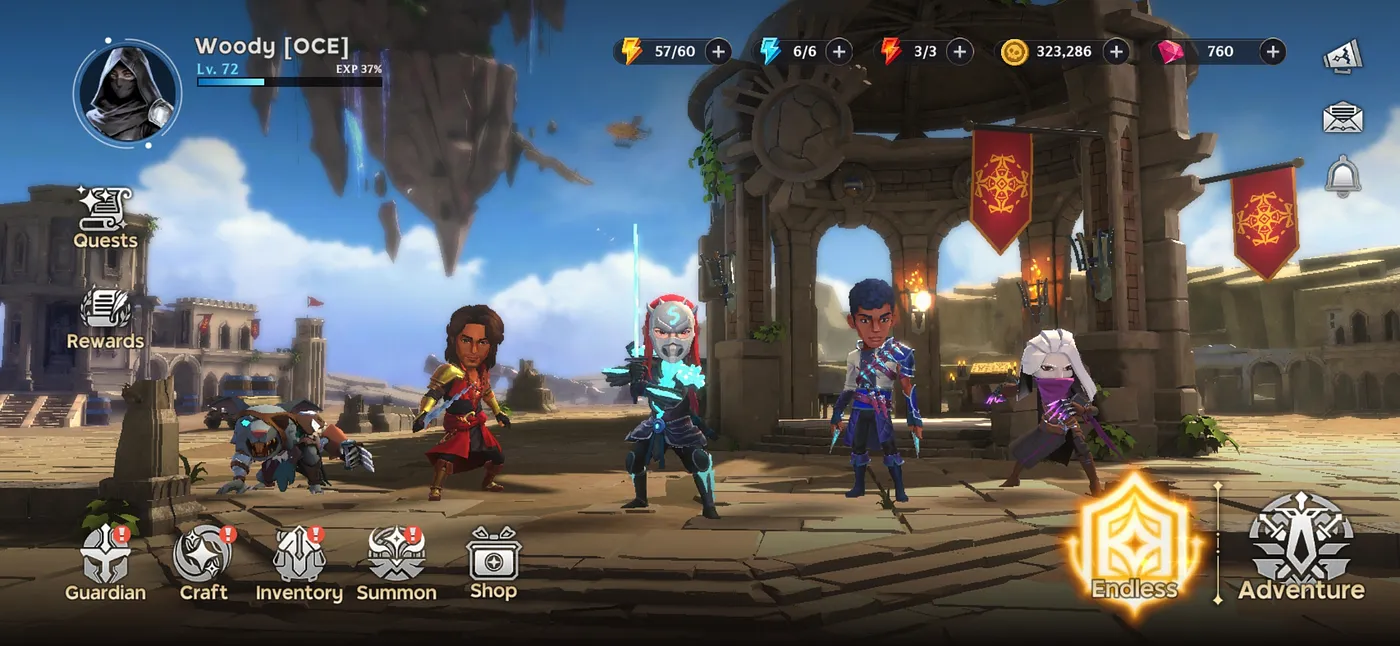The height and width of the screenshot is (646, 1400).
Task: Buy more gold coins with plus button
Action: click(1116, 51)
